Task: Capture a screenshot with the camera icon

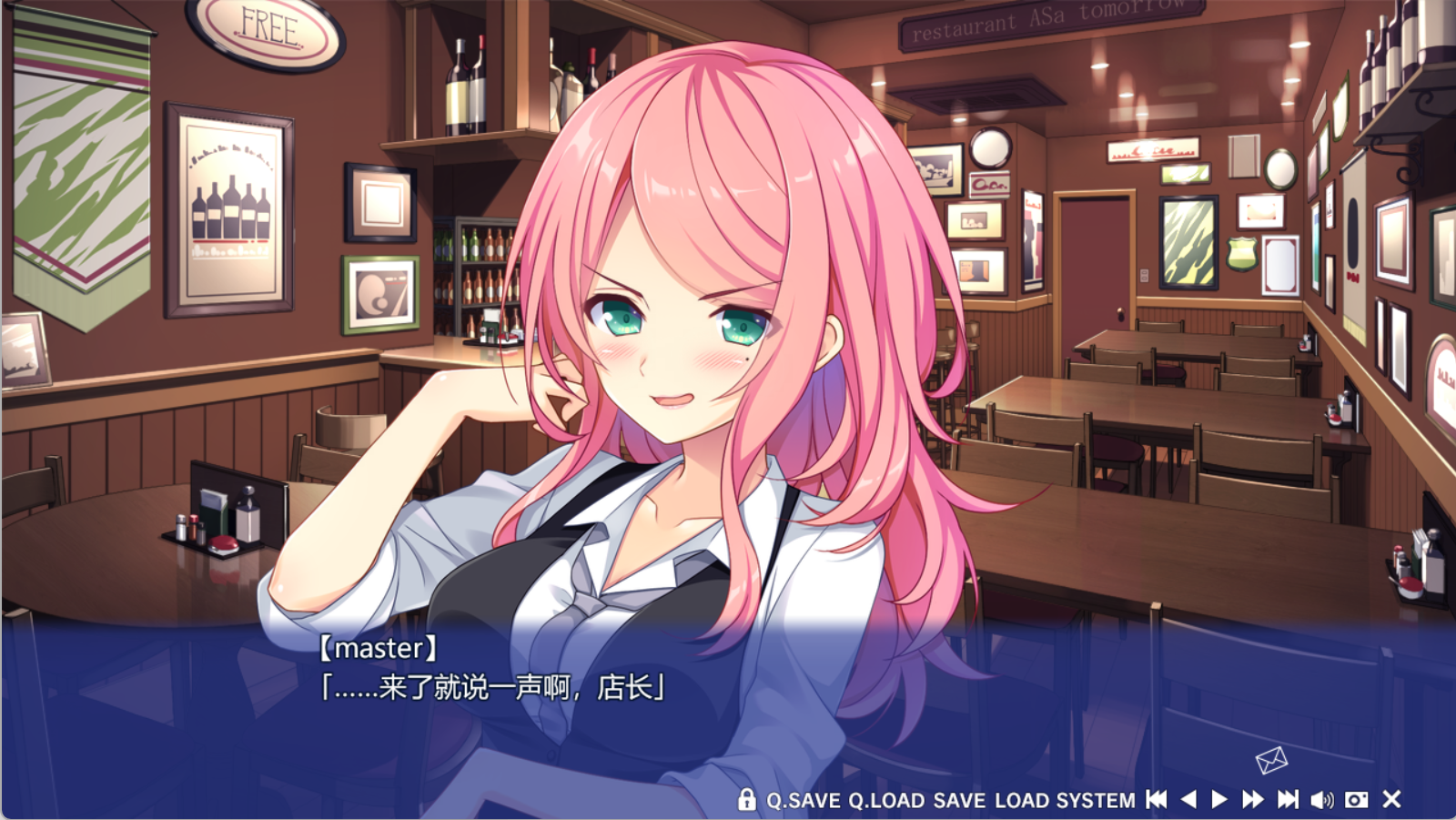Action: (x=1356, y=801)
